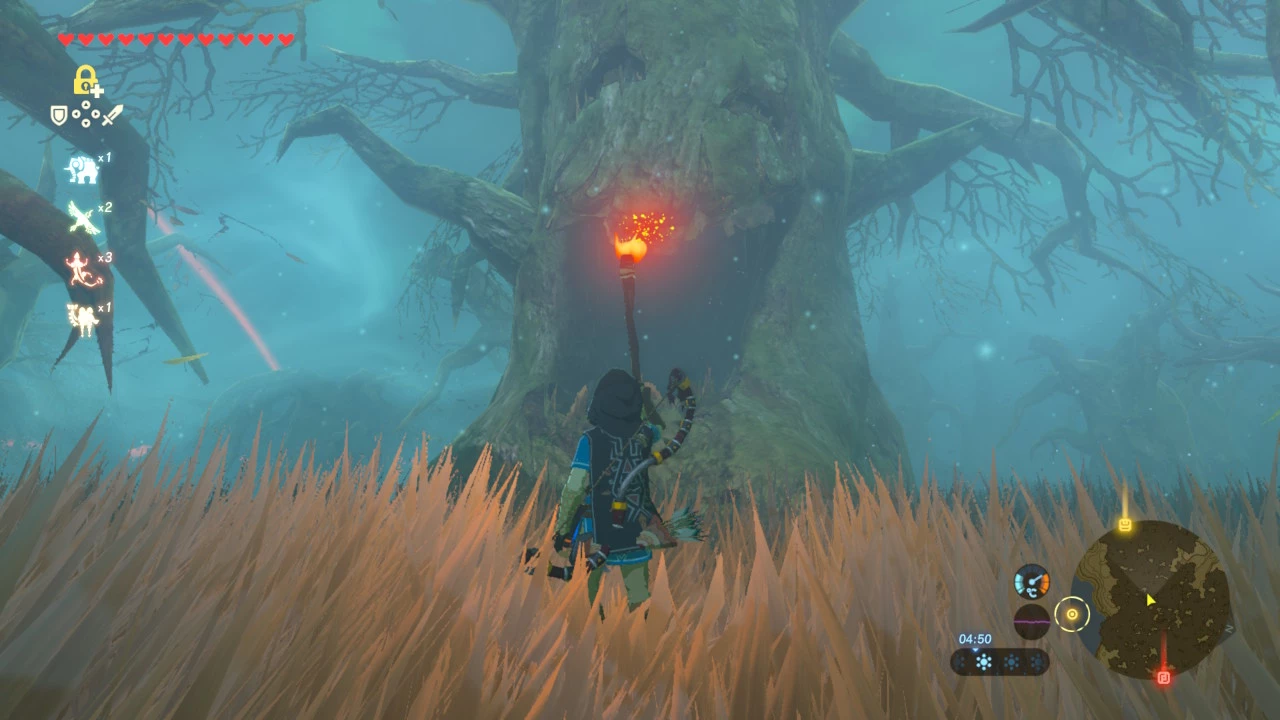This screenshot has width=1280, height=720.
Task: Activate the camel champion ability icon
Action: (x=82, y=319)
